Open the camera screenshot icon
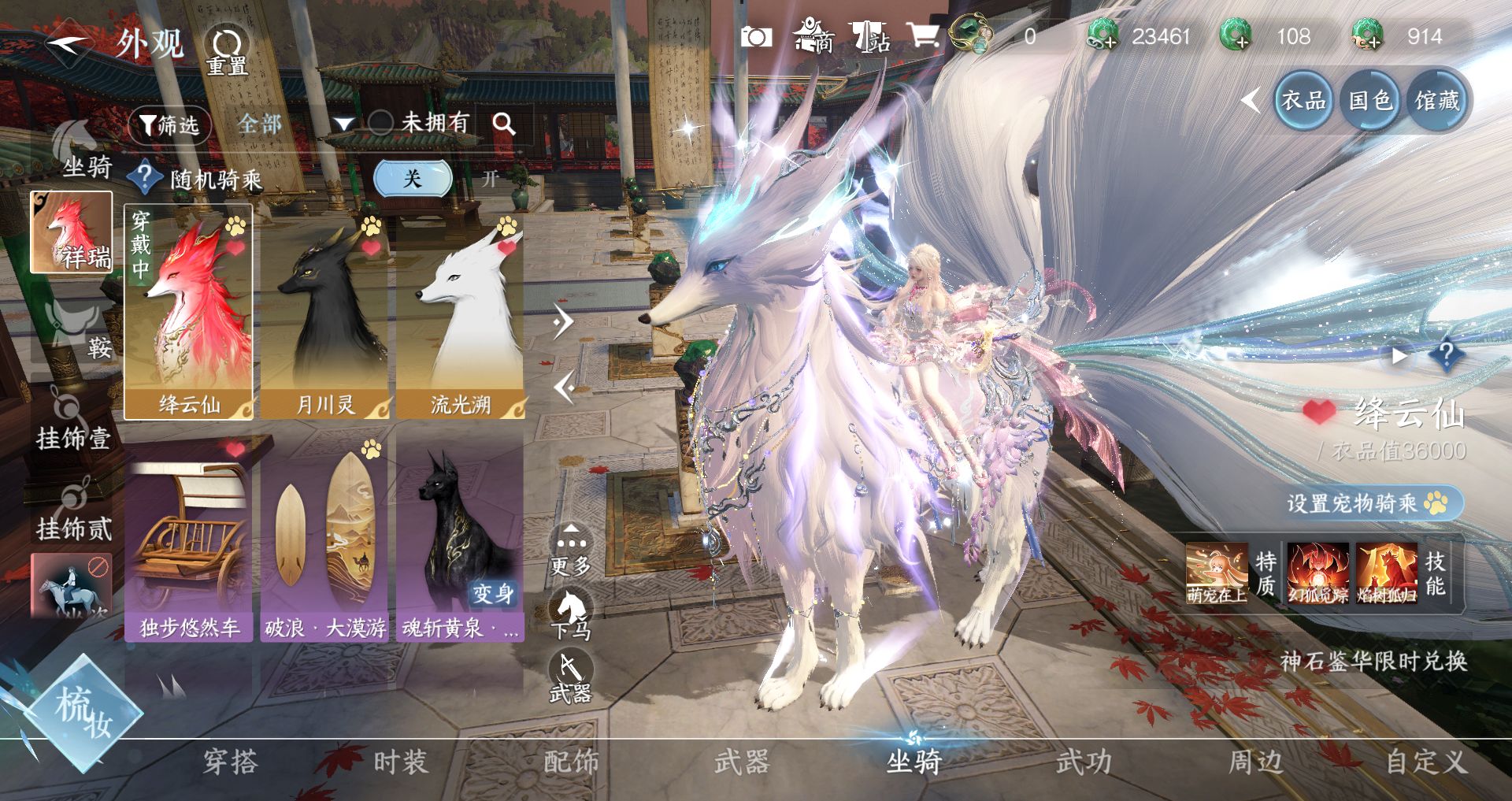Screen dimensions: 1512x801 [756, 36]
